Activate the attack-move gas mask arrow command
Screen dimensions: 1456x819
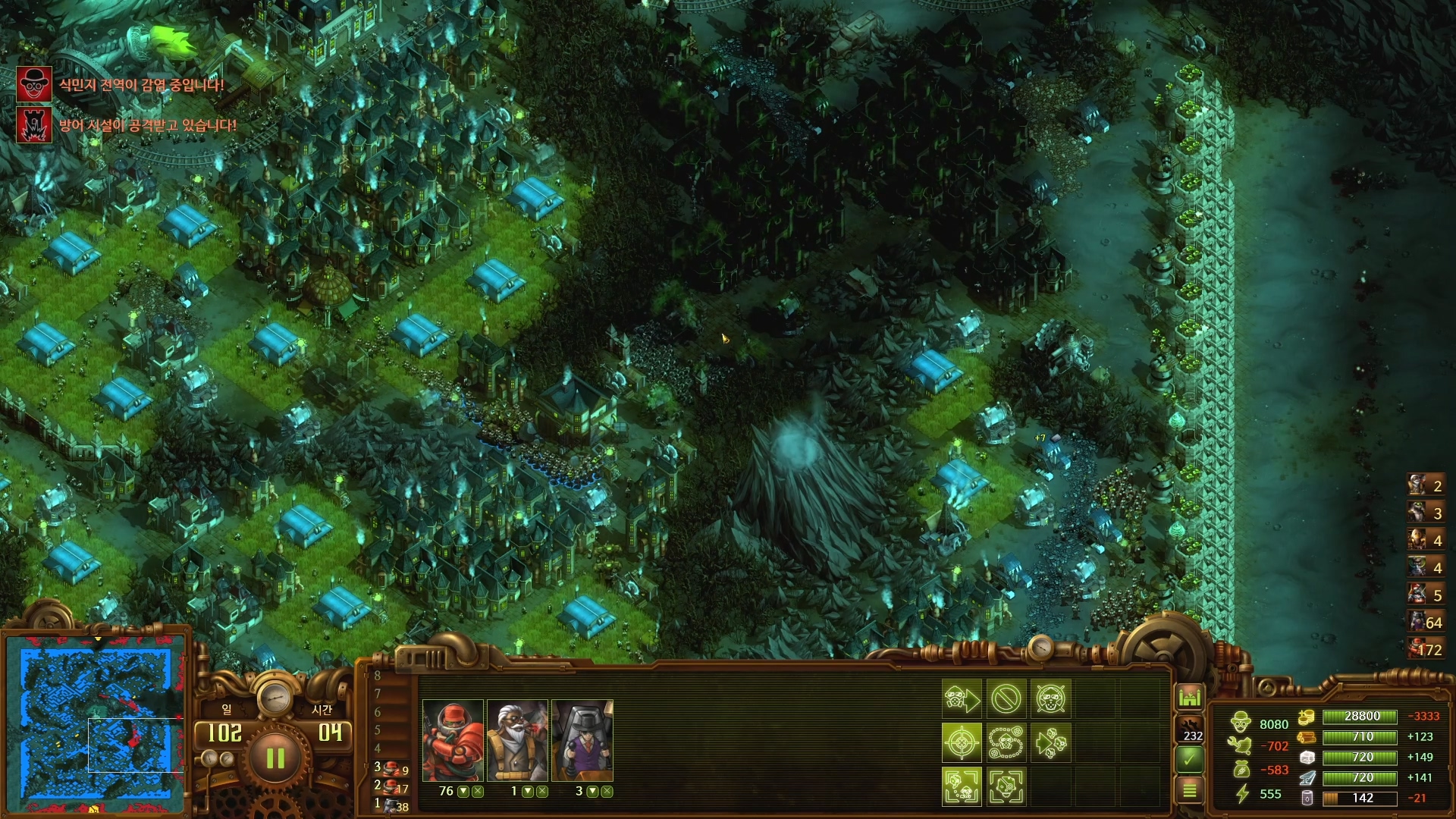962,698
